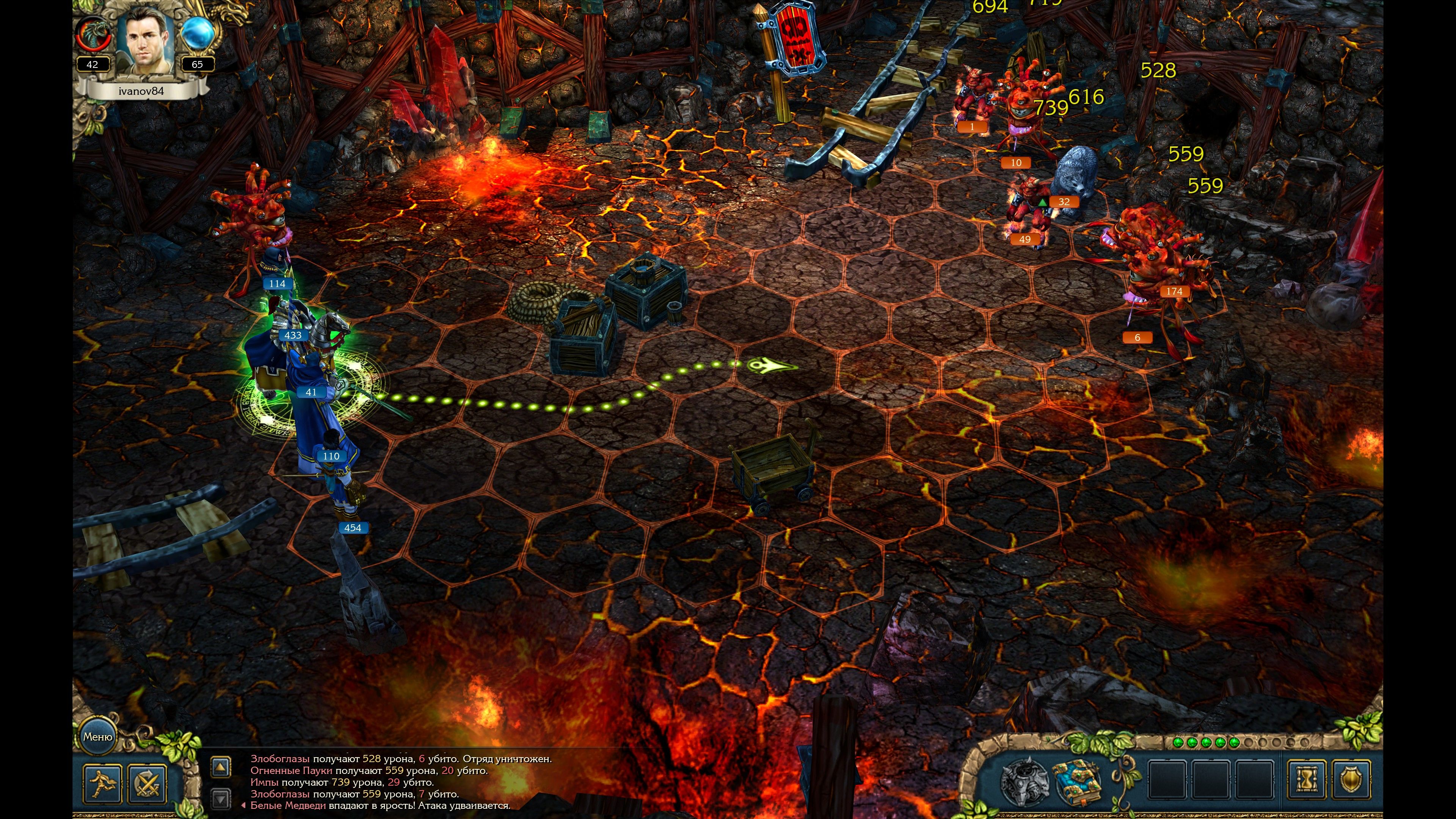Viewport: 1456px width, 819px height.
Task: Click the combat log down arrow
Action: 220,798
